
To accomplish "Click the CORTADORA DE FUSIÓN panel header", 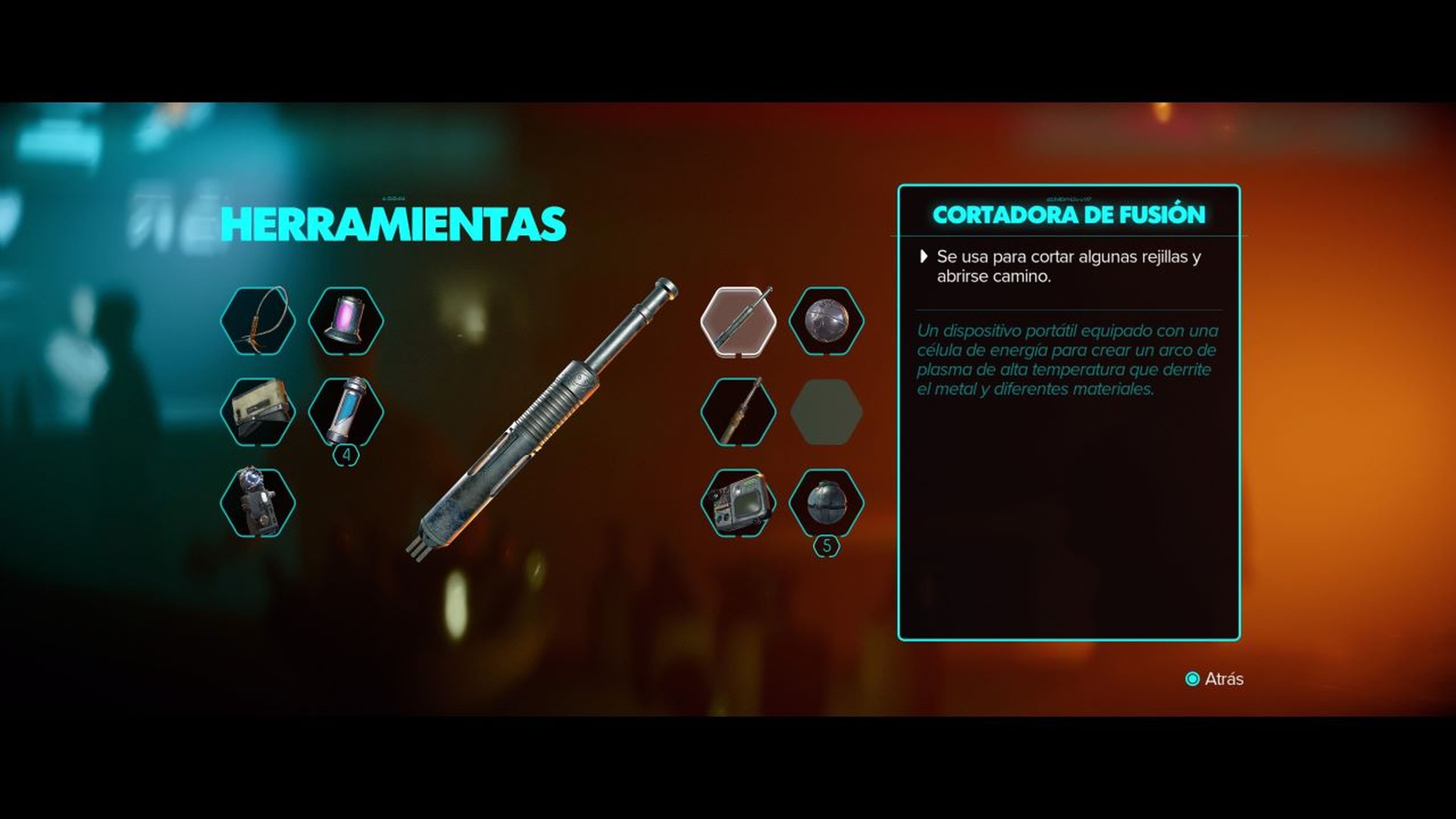I will point(1071,214).
